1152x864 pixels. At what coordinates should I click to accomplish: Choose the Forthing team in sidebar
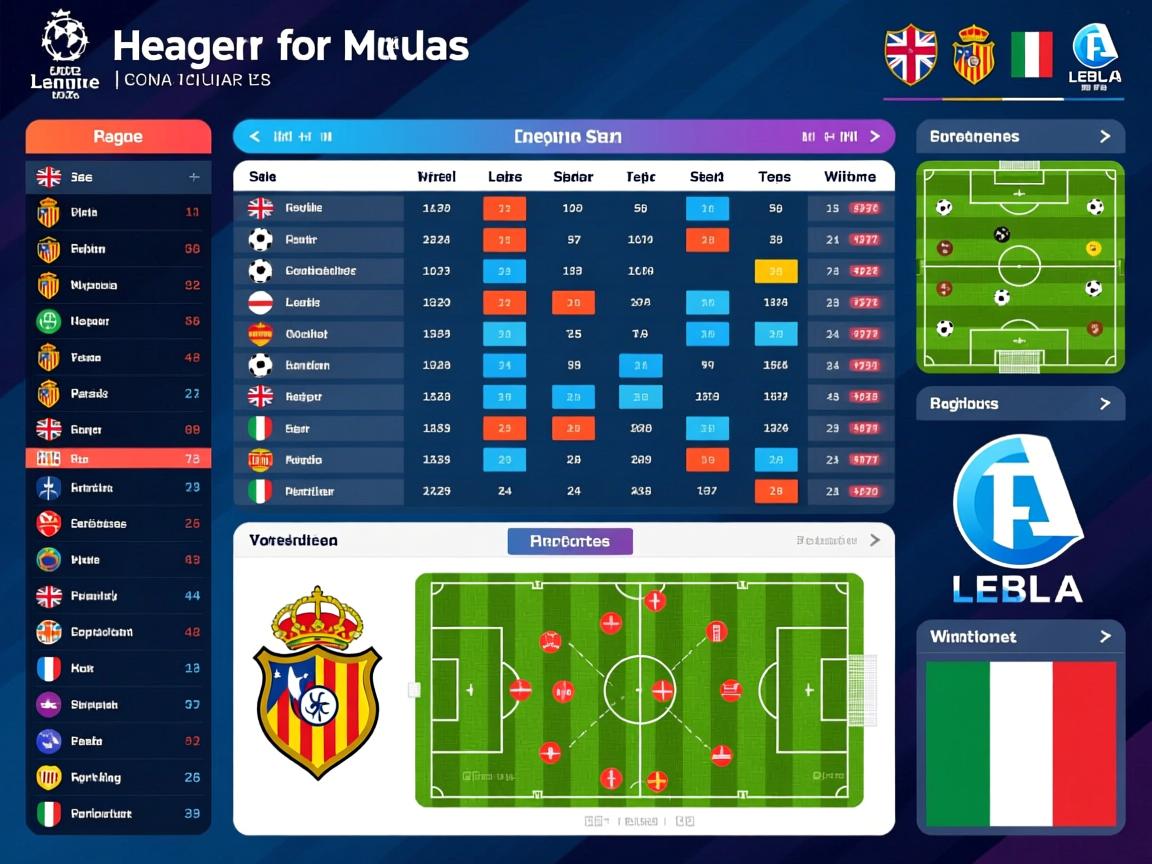coord(118,777)
